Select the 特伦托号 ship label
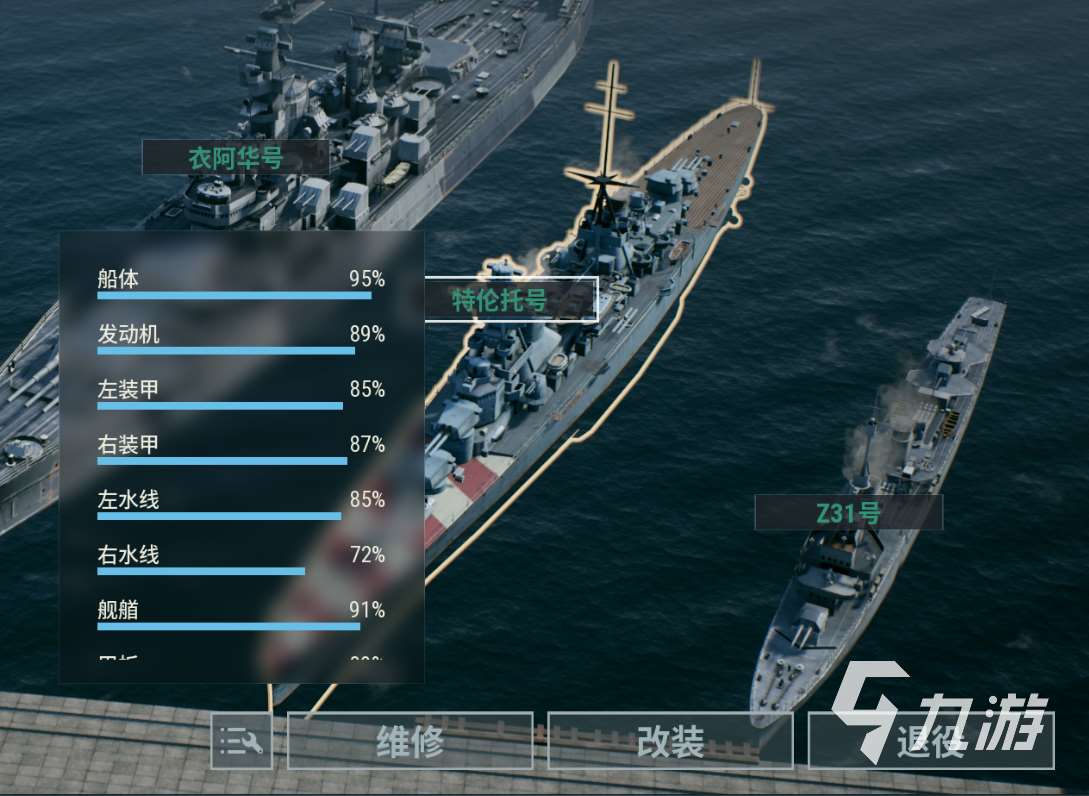 [511, 299]
